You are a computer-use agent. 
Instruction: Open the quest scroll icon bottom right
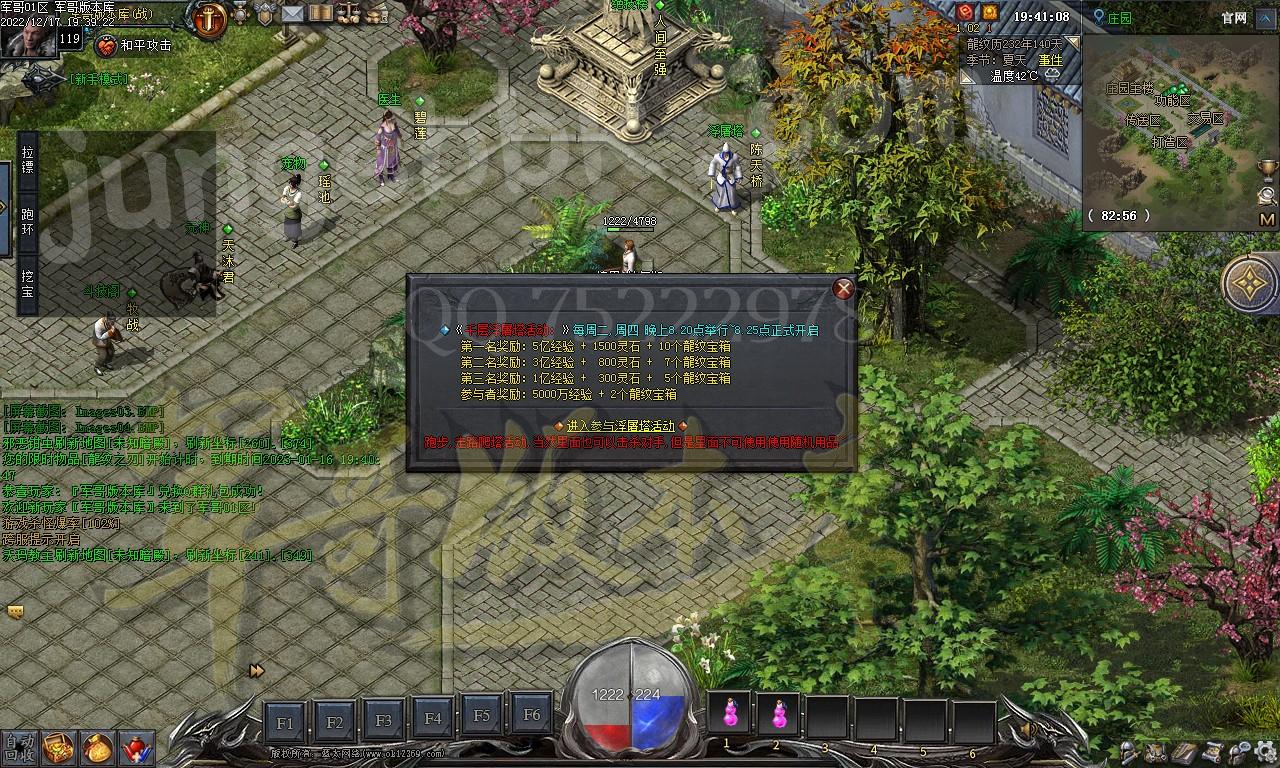[x=1211, y=751]
